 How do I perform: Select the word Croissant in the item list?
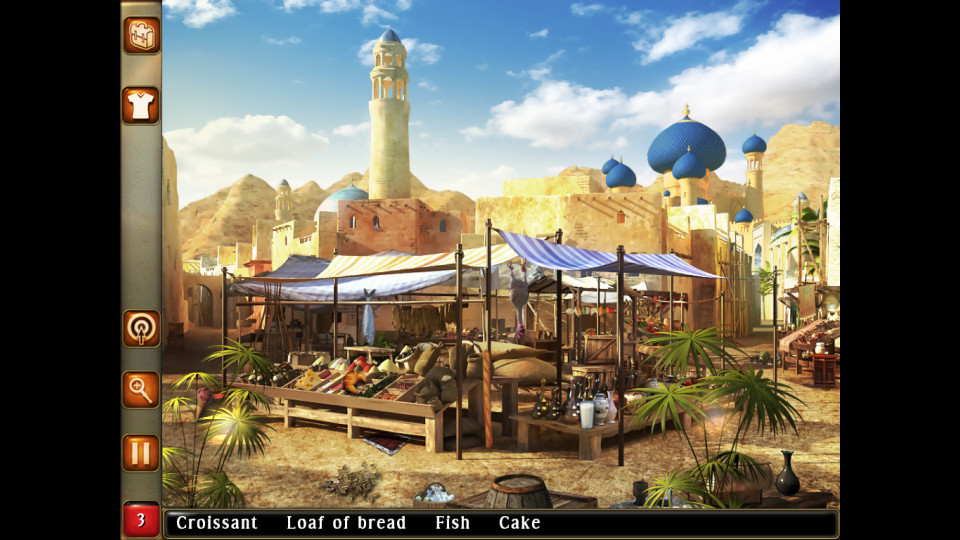tap(217, 523)
